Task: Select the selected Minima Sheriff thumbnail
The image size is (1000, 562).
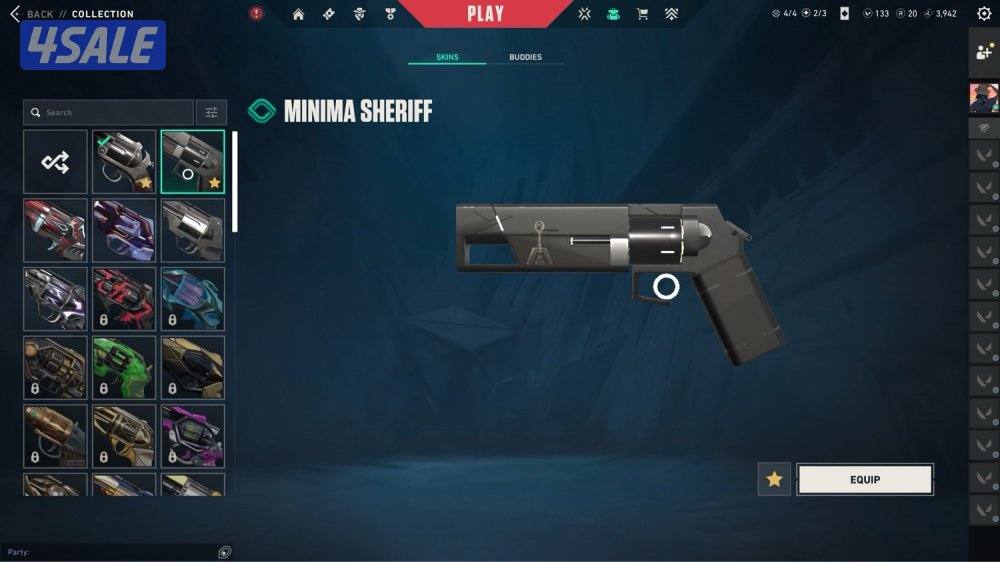Action: pos(193,162)
